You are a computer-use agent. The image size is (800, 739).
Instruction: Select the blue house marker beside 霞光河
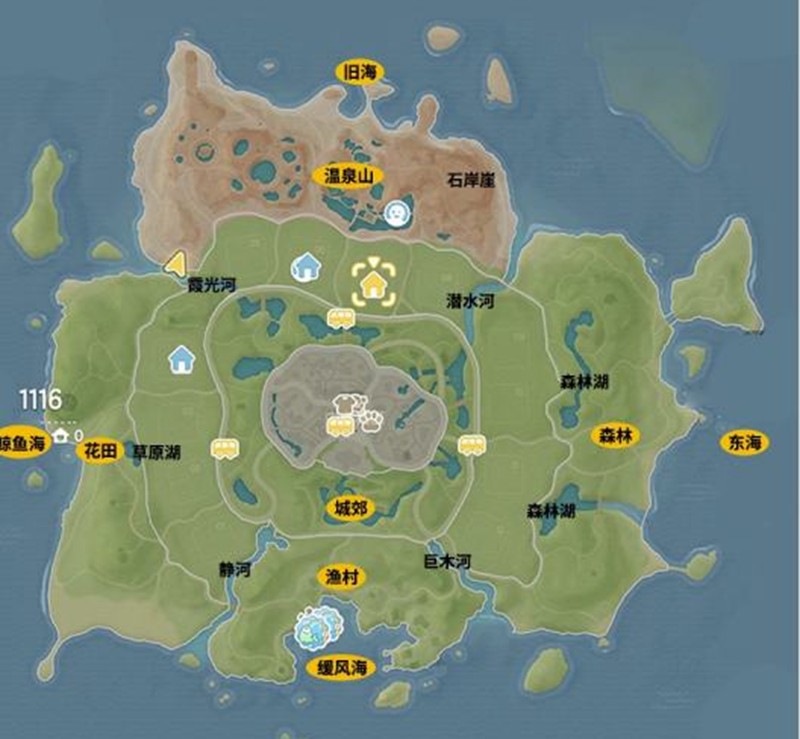305,266
